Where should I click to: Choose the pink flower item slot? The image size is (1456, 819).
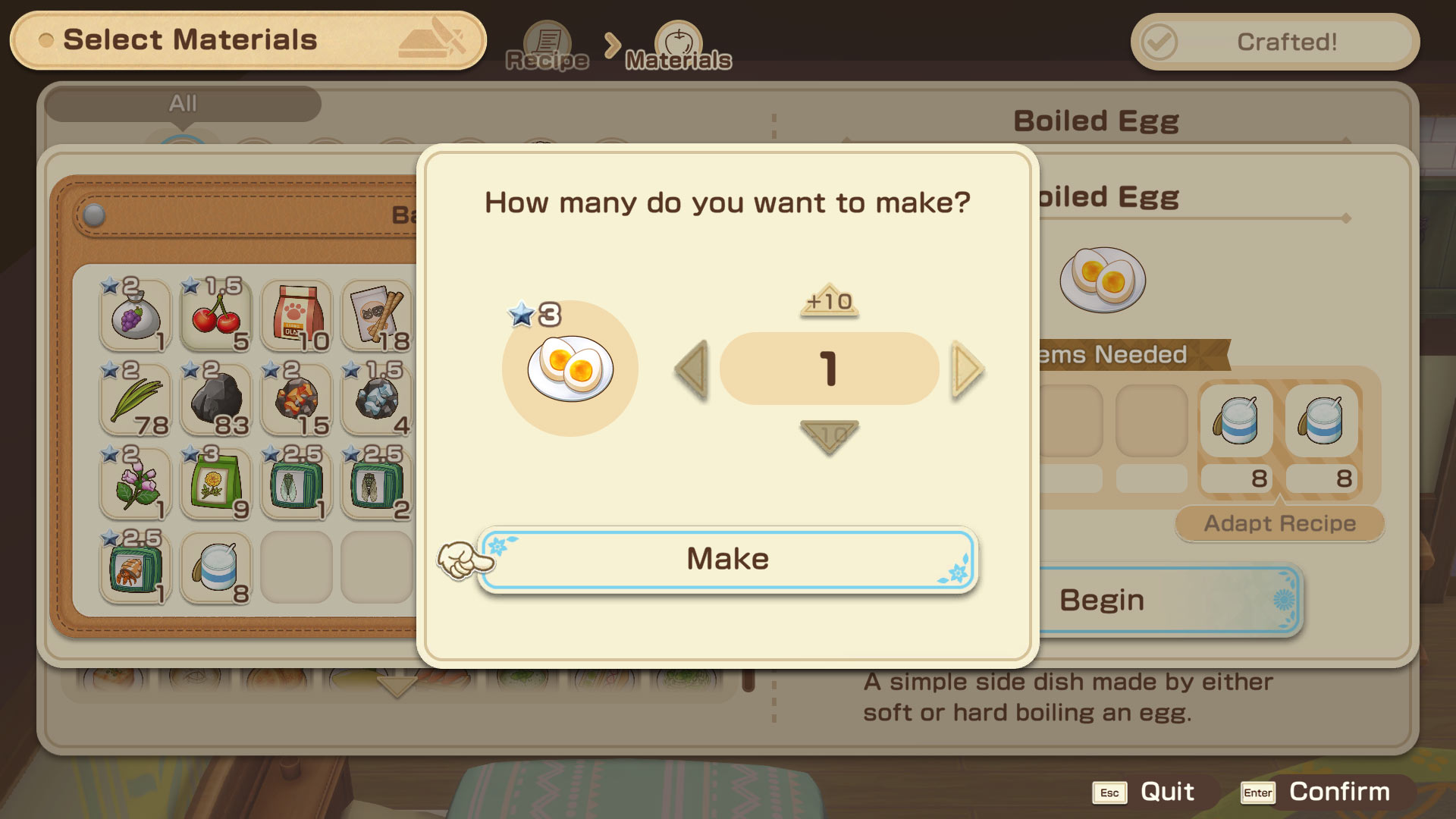coord(135,484)
